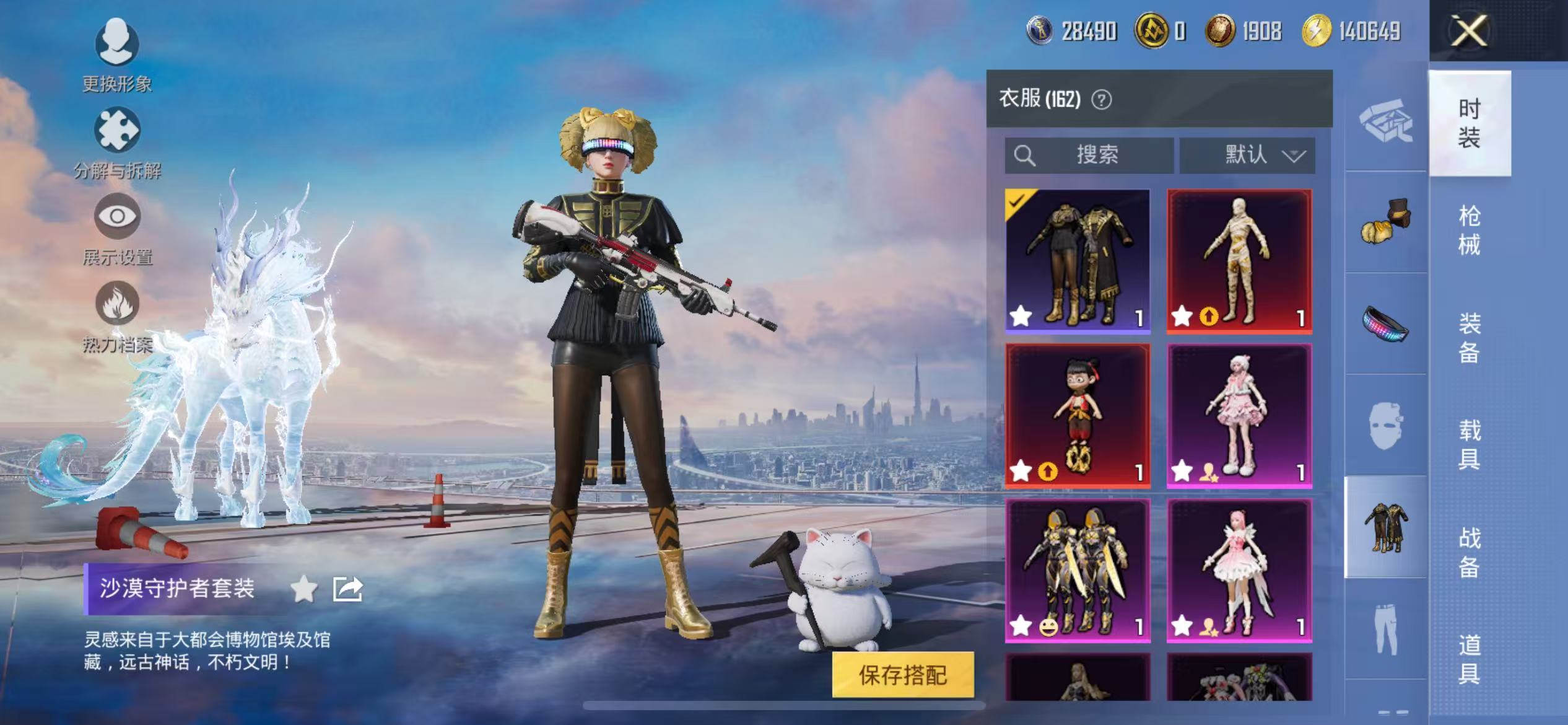The width and height of the screenshot is (1568, 725).
Task: Switch to the 枪械 firearms tab
Action: 1469,231
